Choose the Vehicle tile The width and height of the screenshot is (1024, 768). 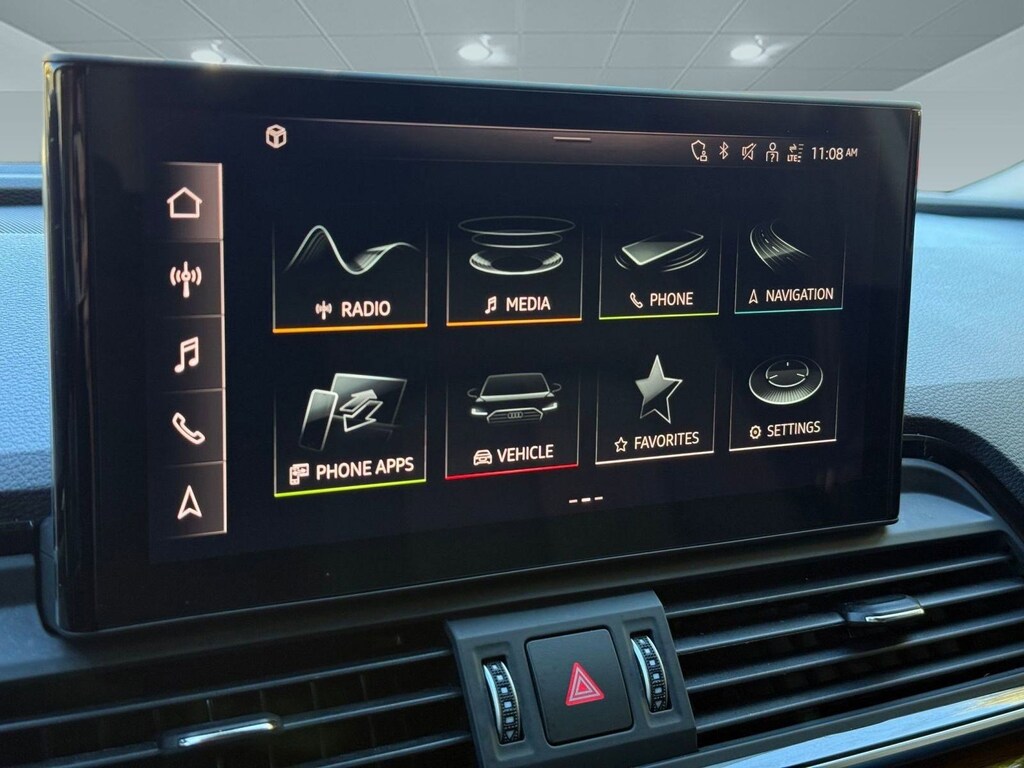pos(512,421)
